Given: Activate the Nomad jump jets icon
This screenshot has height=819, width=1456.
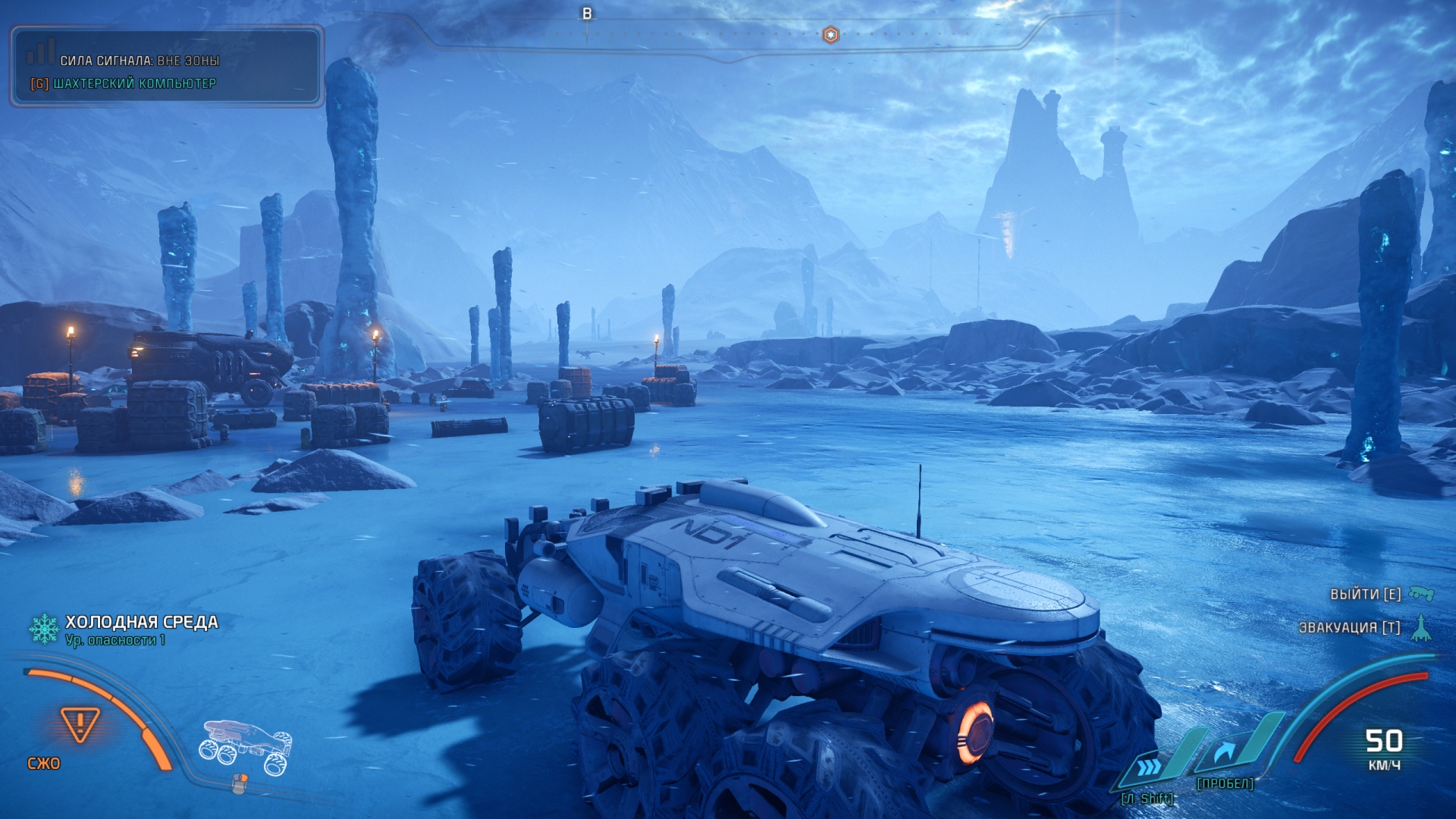Looking at the screenshot, I should (x=1226, y=752).
